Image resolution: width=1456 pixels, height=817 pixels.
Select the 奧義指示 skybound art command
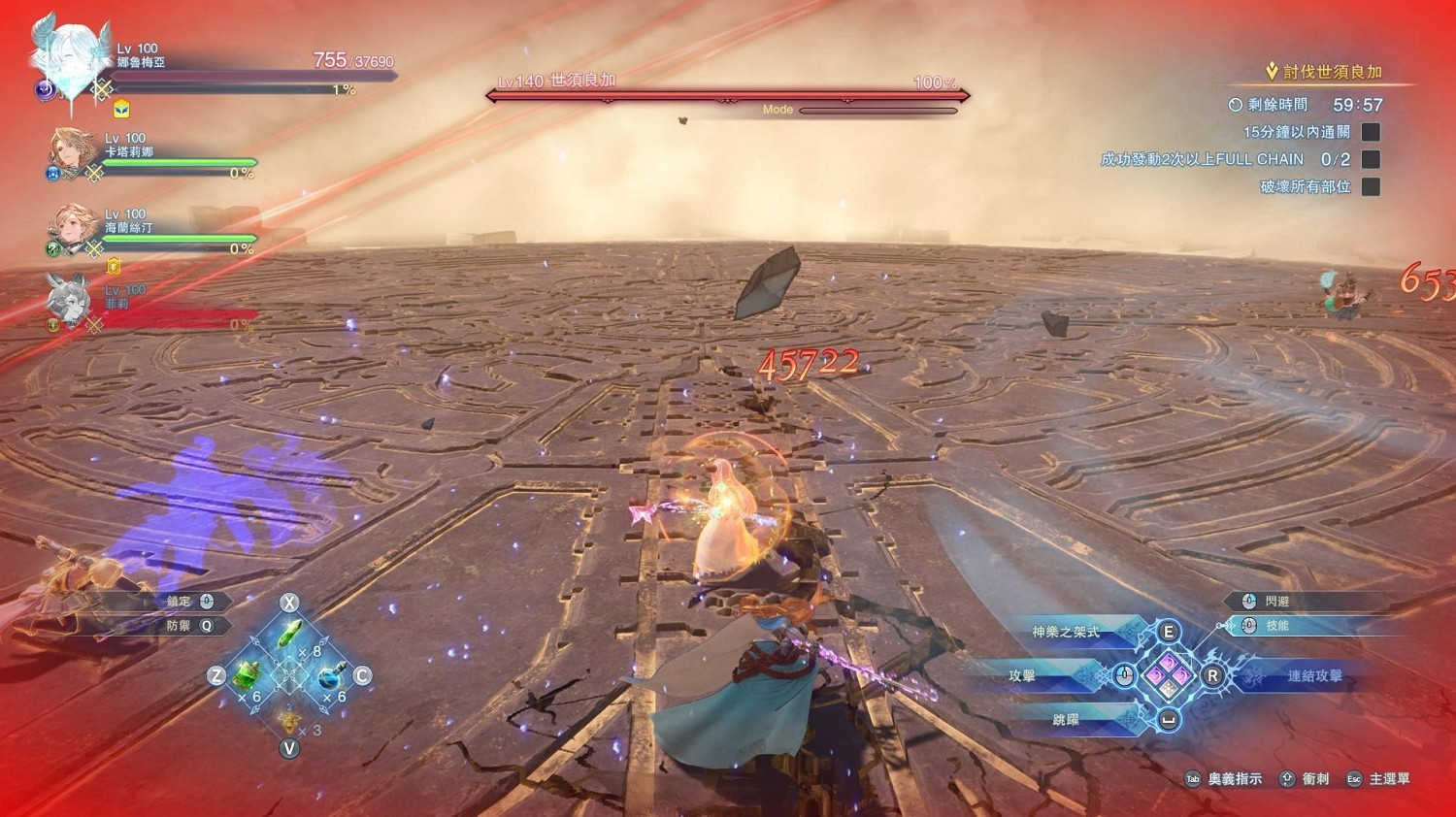(1234, 779)
